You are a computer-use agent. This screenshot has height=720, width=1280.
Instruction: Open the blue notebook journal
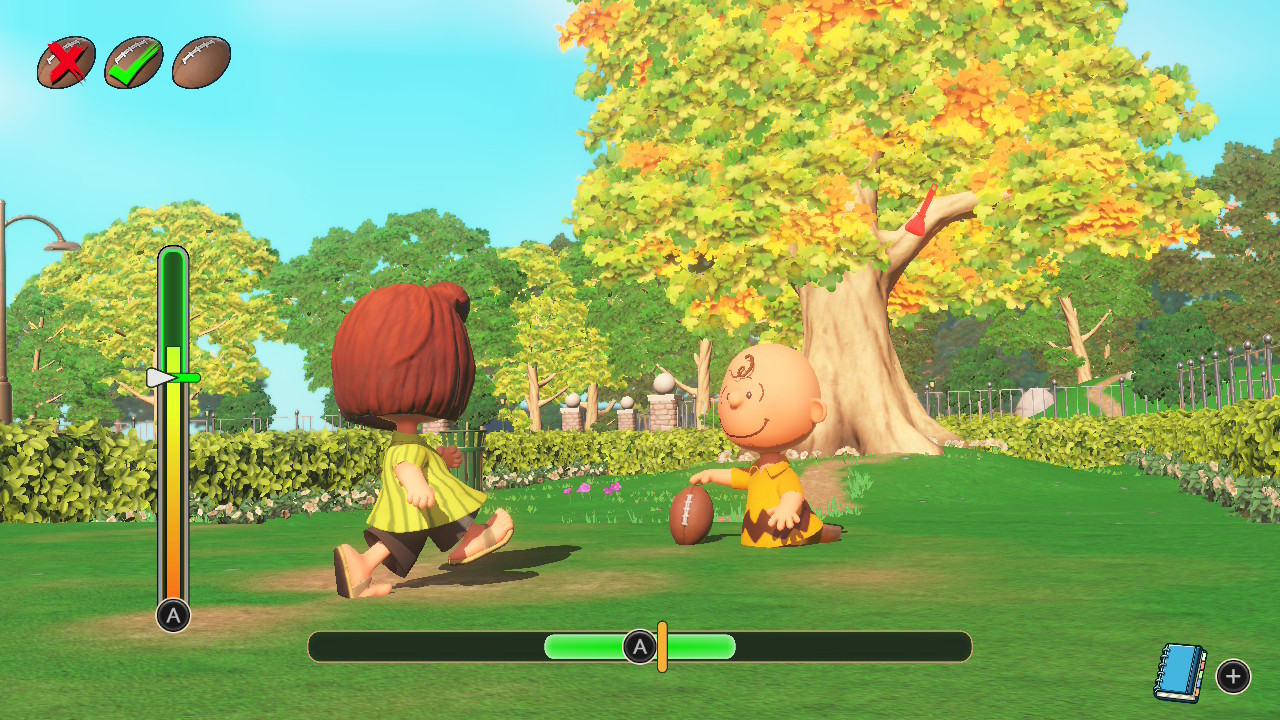point(1180,672)
